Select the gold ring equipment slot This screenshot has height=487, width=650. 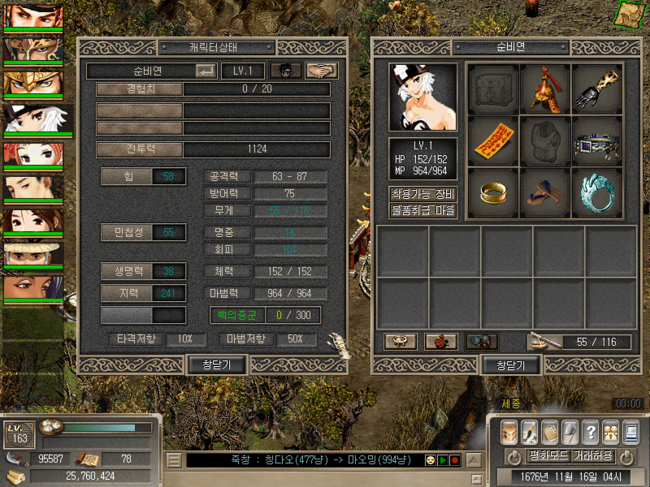492,193
